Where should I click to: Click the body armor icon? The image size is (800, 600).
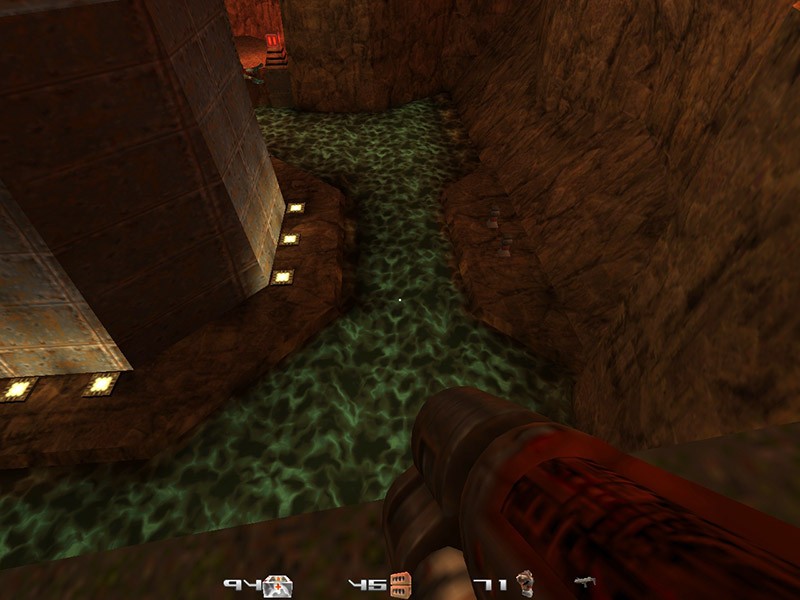(525, 584)
